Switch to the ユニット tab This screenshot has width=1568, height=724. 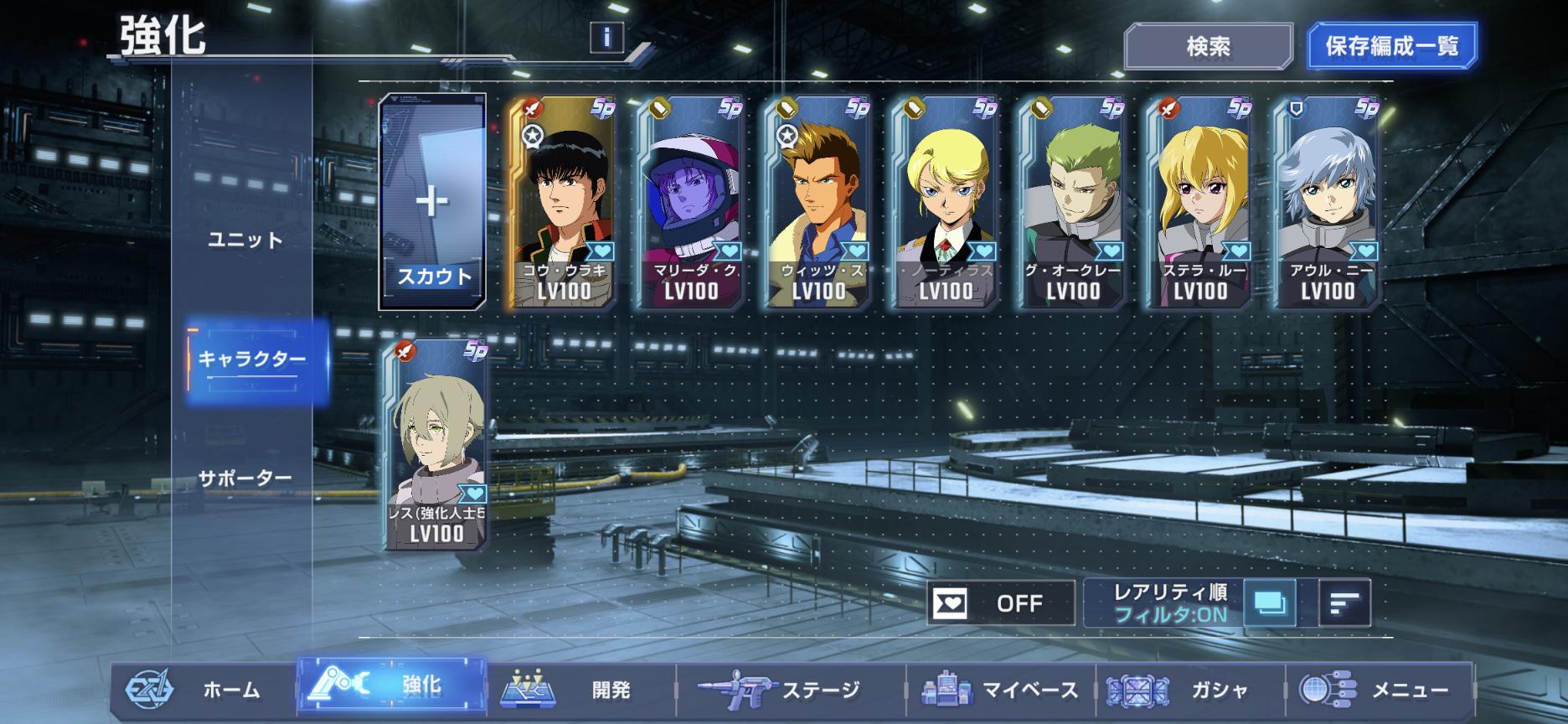(x=245, y=240)
